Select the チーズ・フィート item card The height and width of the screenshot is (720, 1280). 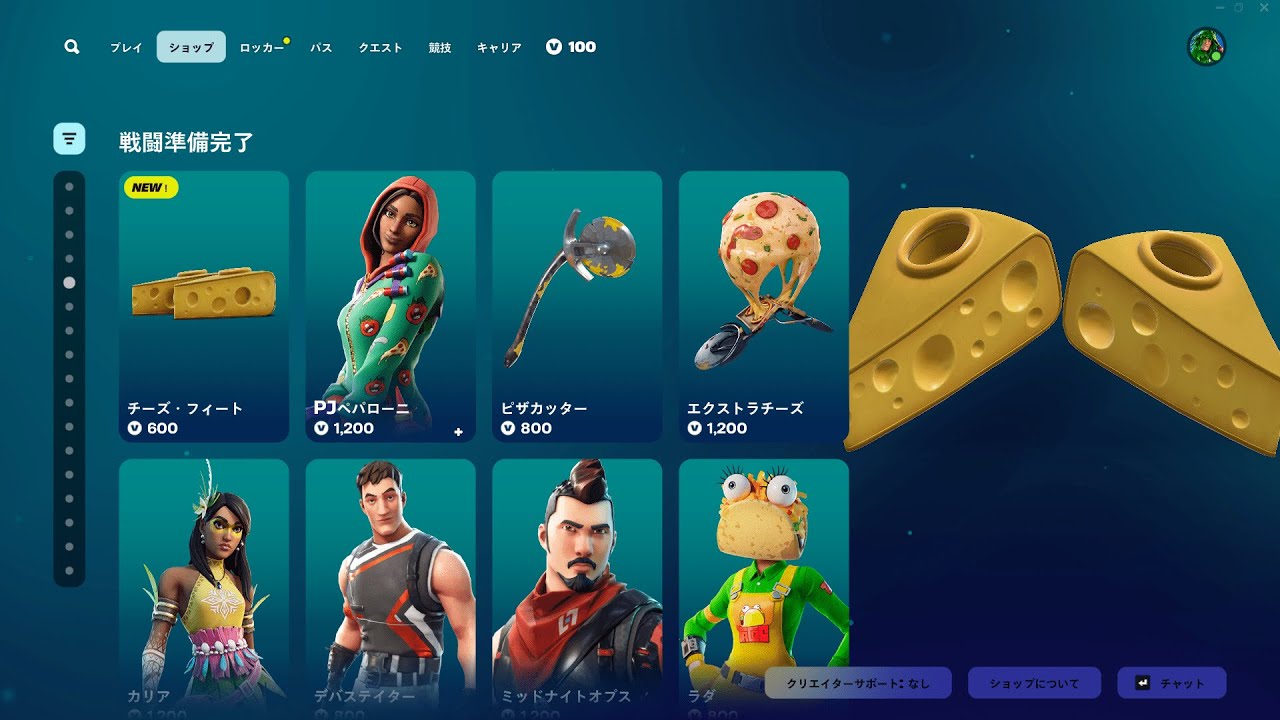click(204, 306)
